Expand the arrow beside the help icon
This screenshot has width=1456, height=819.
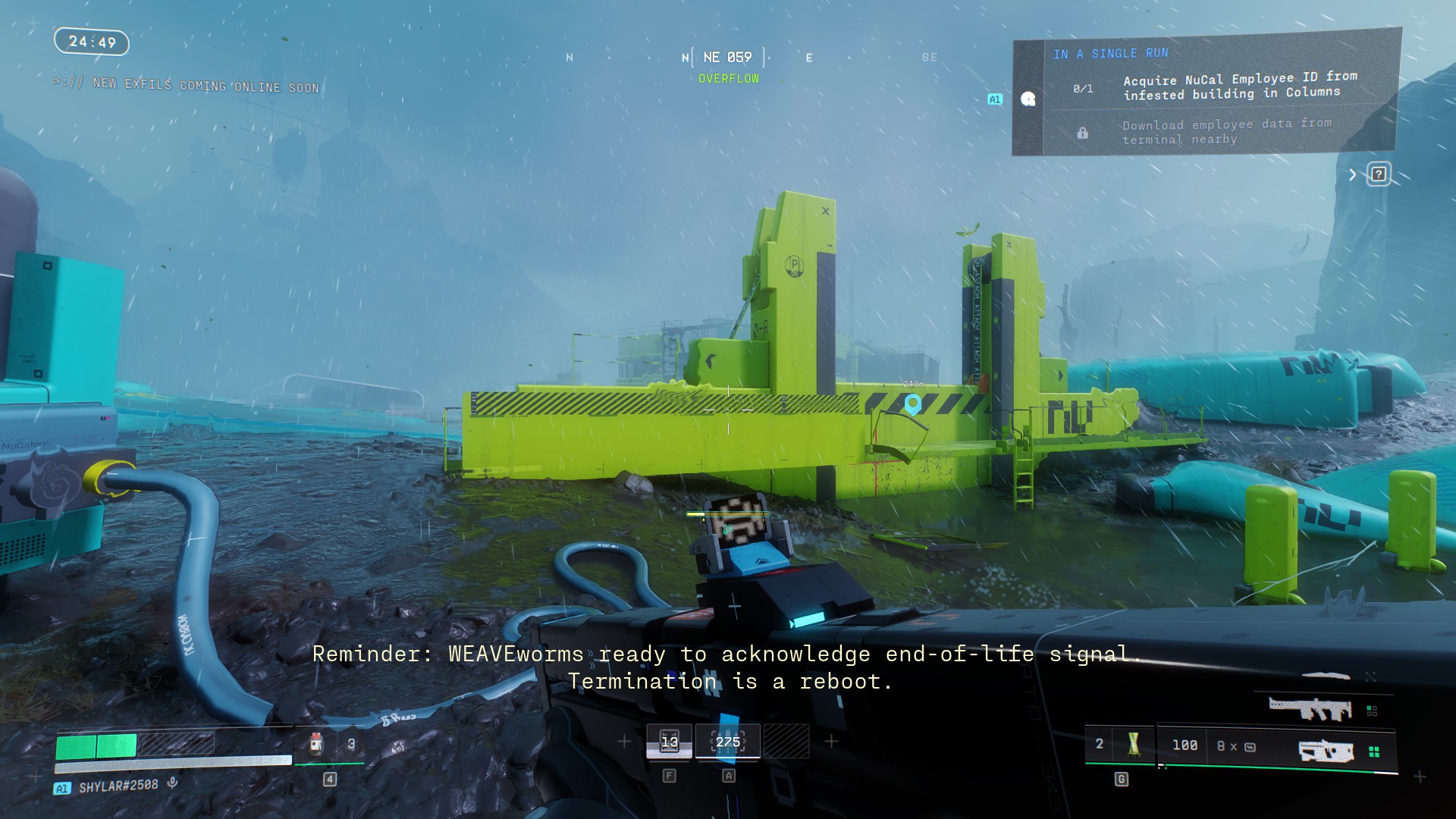pyautogui.click(x=1352, y=175)
